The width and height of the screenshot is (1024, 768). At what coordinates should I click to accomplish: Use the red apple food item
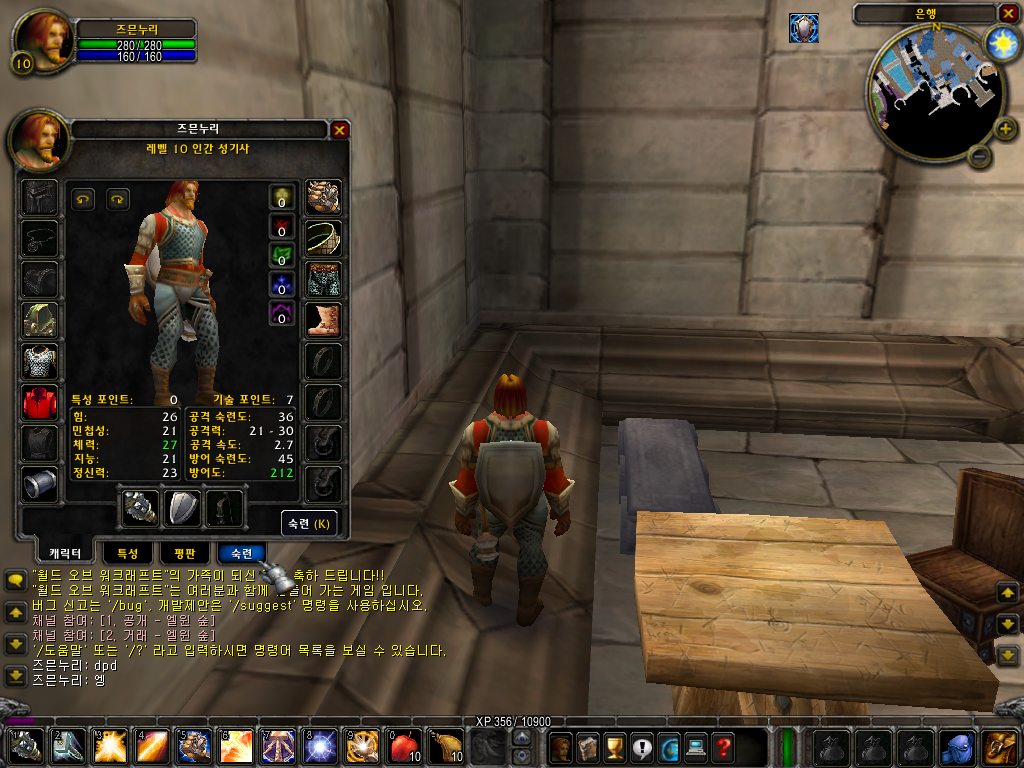tap(401, 746)
